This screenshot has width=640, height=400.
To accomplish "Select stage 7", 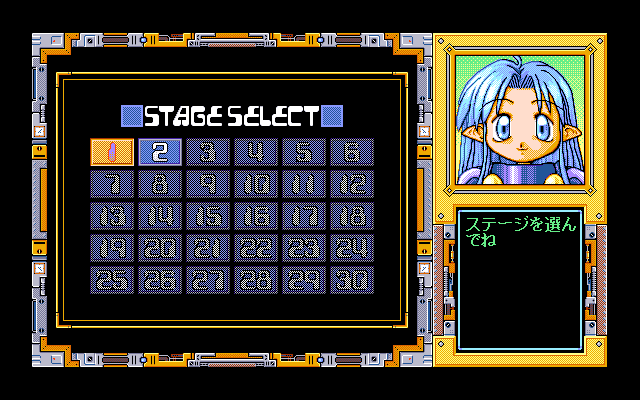I will coord(111,184).
